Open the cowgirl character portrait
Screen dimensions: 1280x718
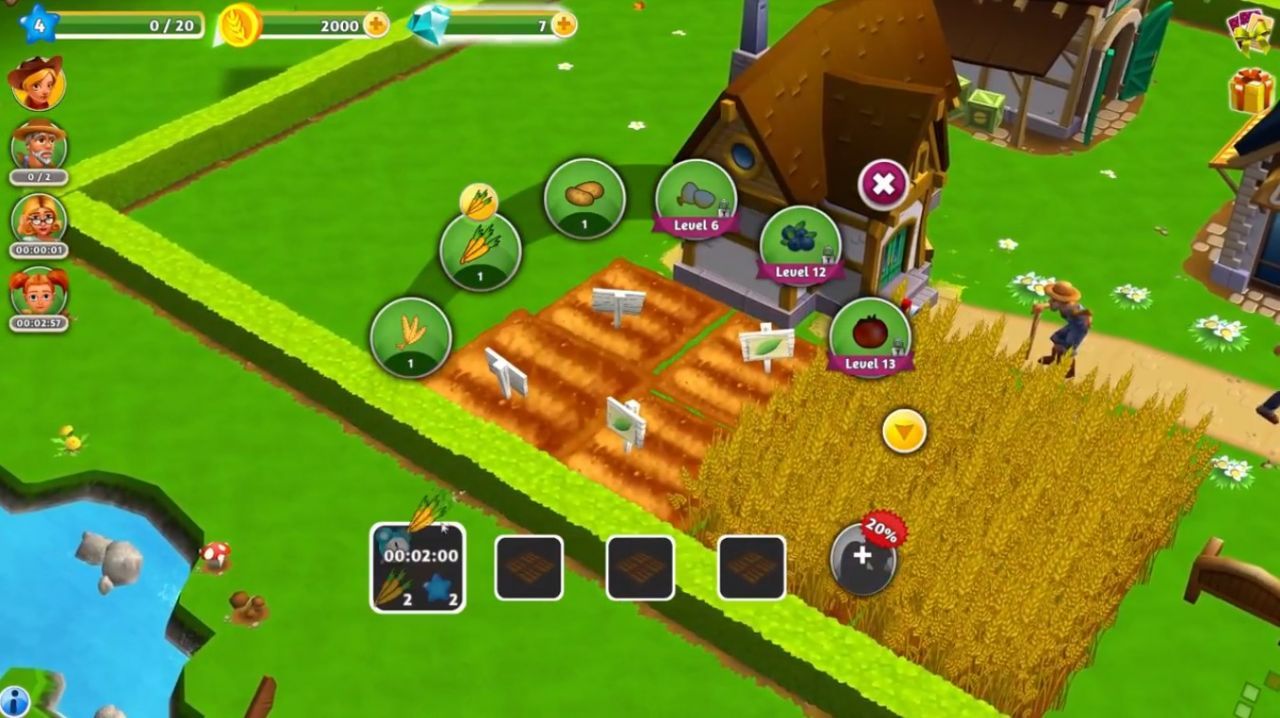pos(37,83)
